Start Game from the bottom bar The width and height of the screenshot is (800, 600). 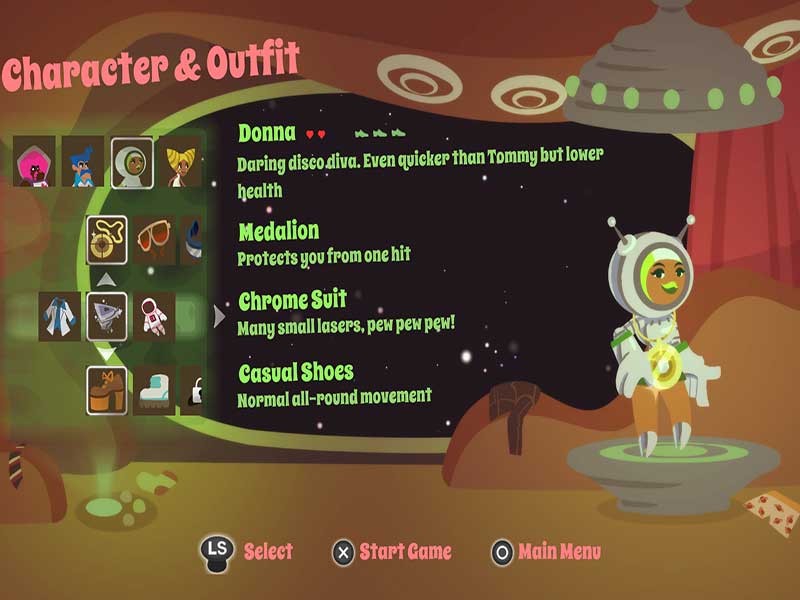(x=392, y=552)
